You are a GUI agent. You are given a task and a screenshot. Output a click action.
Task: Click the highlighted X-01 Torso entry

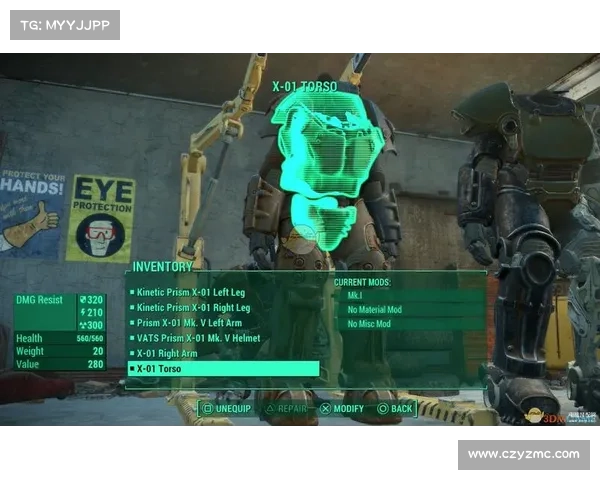coord(223,369)
